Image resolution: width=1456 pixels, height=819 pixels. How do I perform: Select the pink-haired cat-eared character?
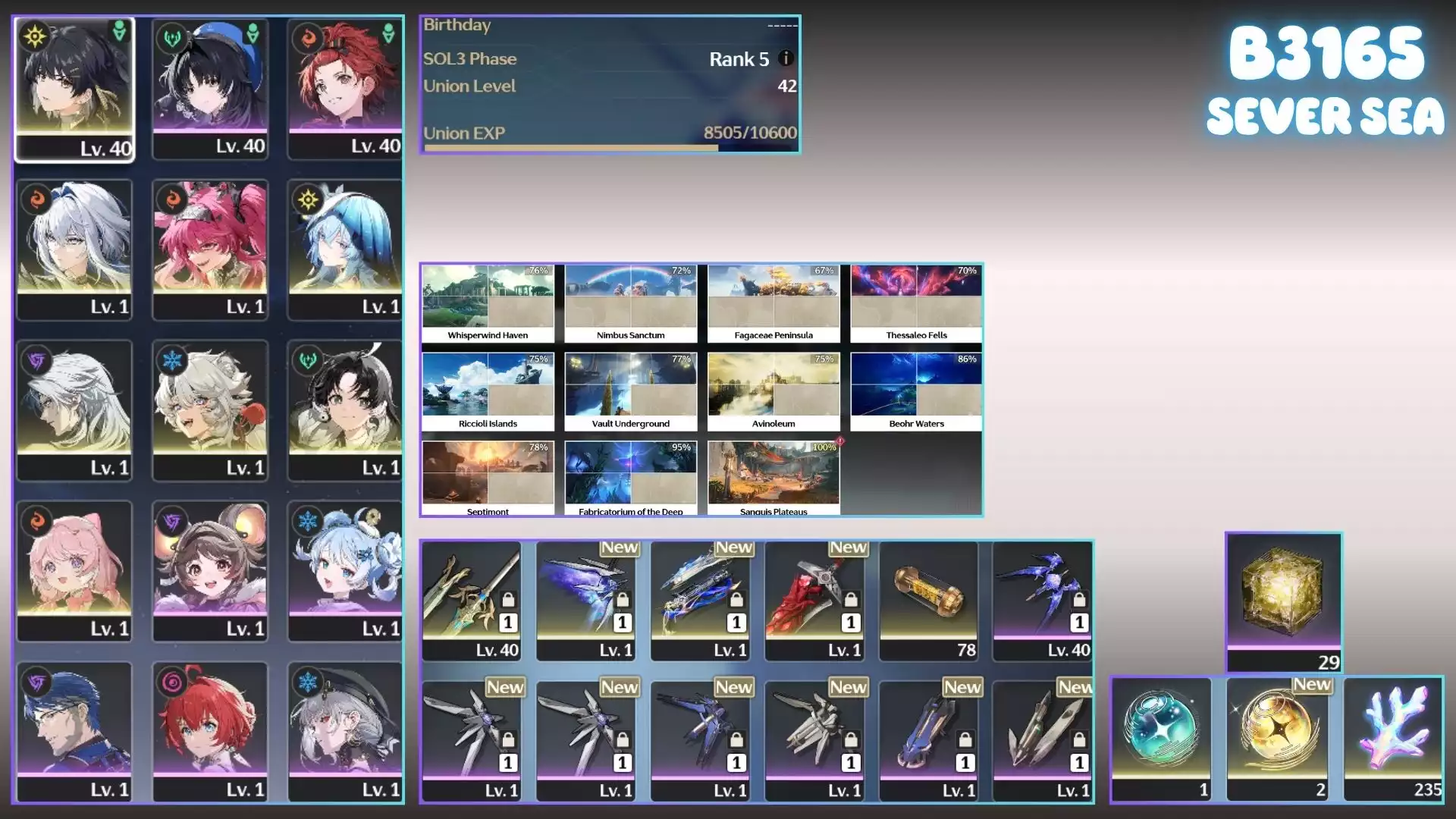(x=74, y=570)
